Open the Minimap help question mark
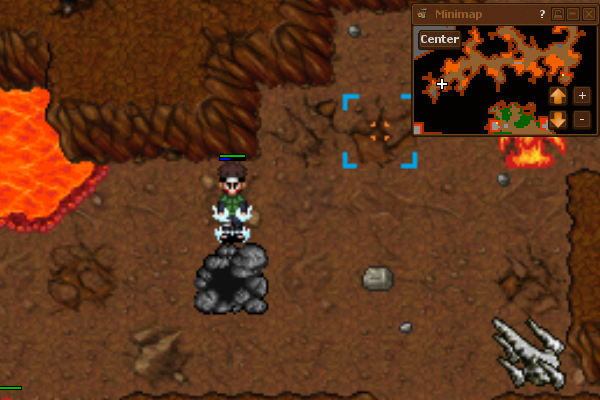The width and height of the screenshot is (600, 400). click(x=542, y=14)
